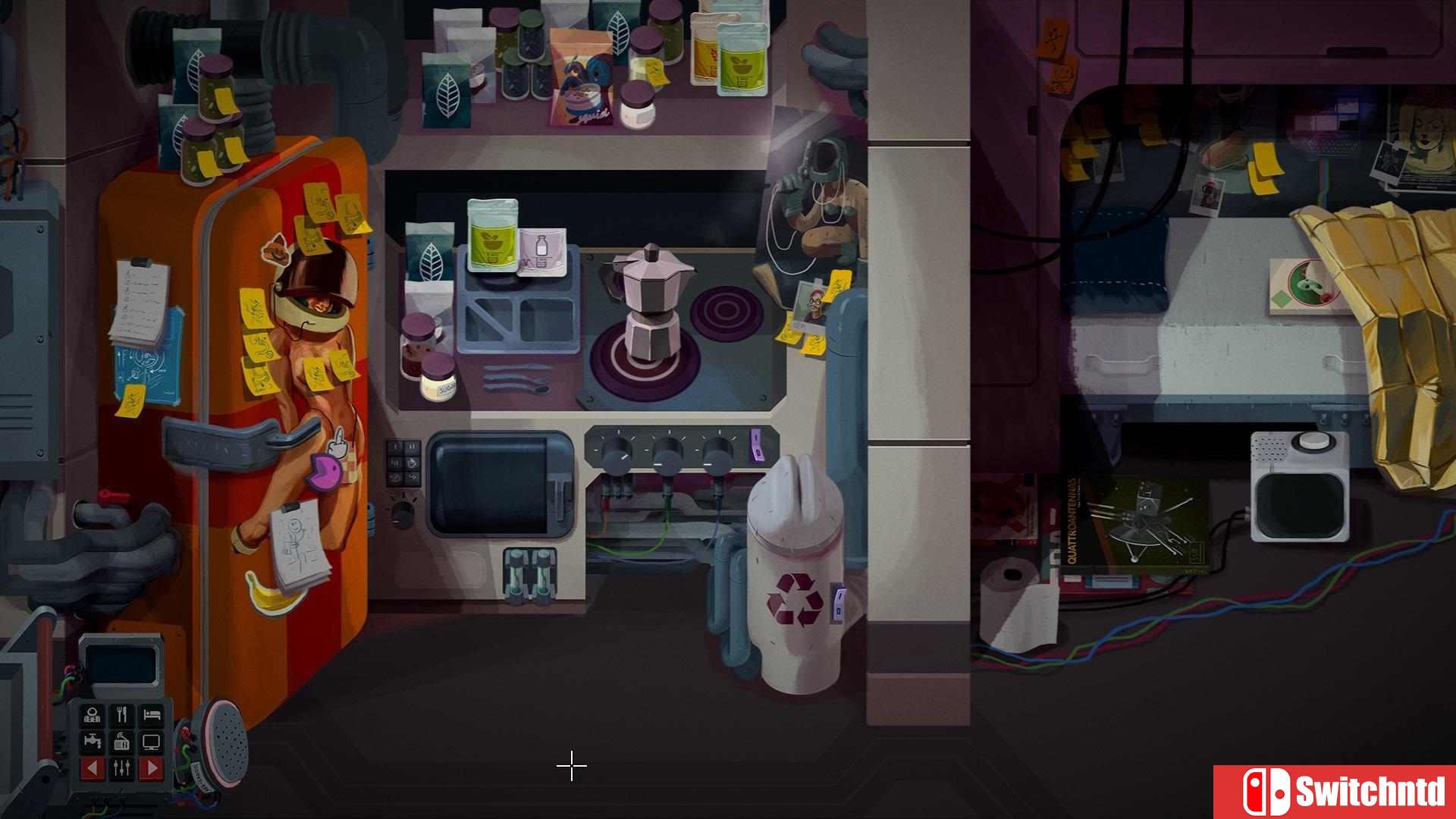This screenshot has height=819, width=1456.
Task: Switch to the computer monitor button
Action: pos(152,742)
